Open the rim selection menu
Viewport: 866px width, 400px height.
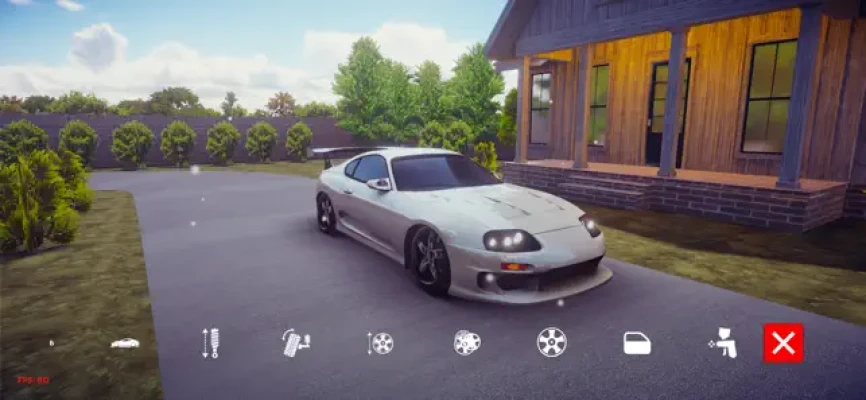551,342
